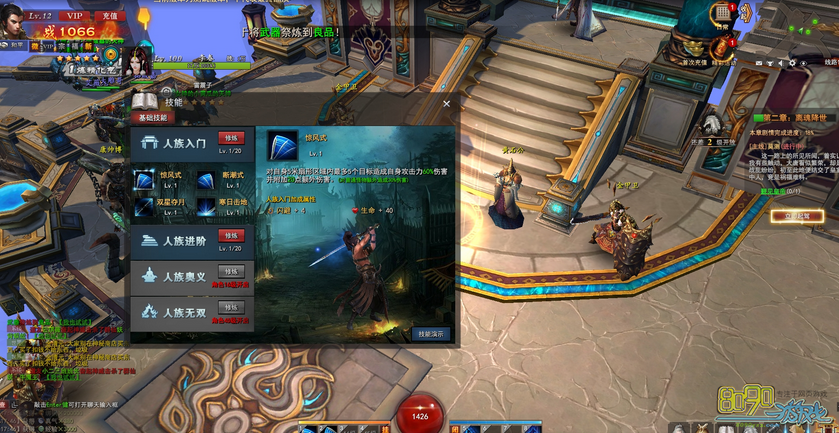Open the VIP panel button

click(x=73, y=16)
